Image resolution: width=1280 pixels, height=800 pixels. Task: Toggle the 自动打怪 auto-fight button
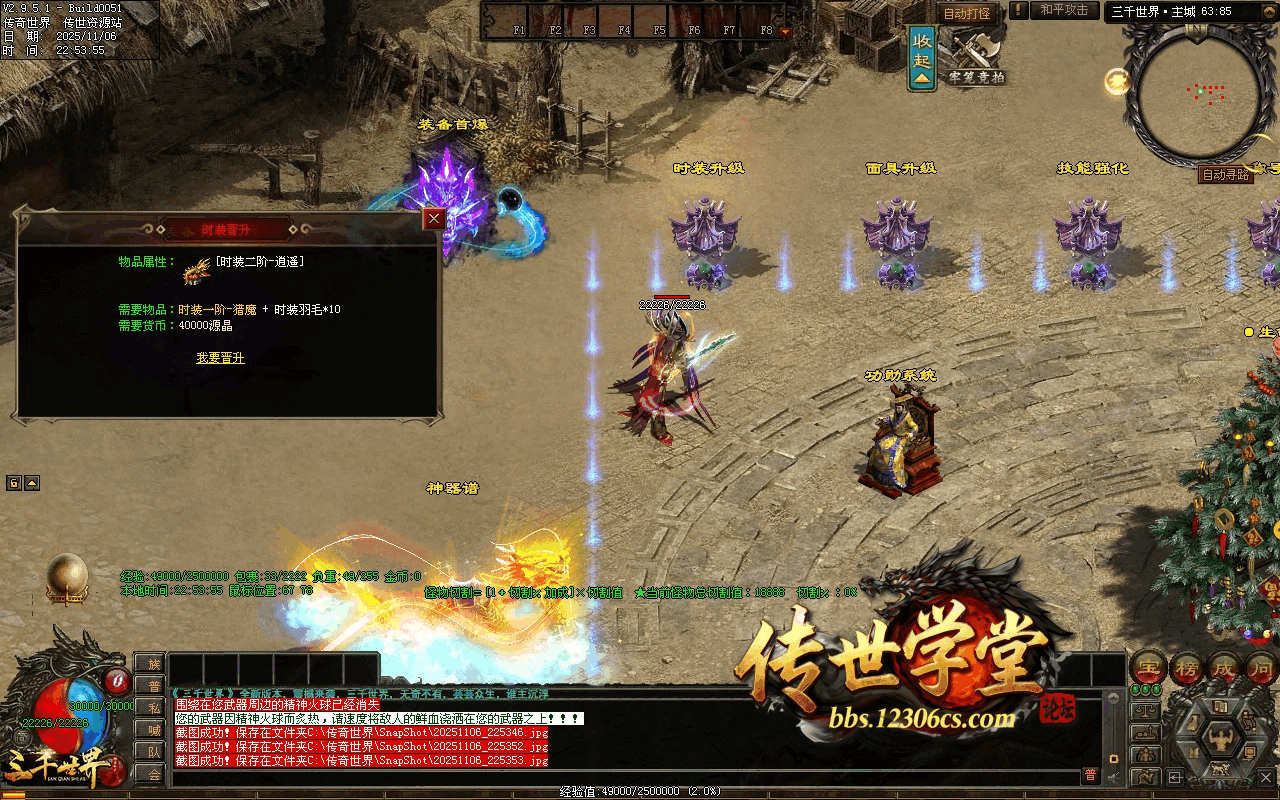[967, 13]
